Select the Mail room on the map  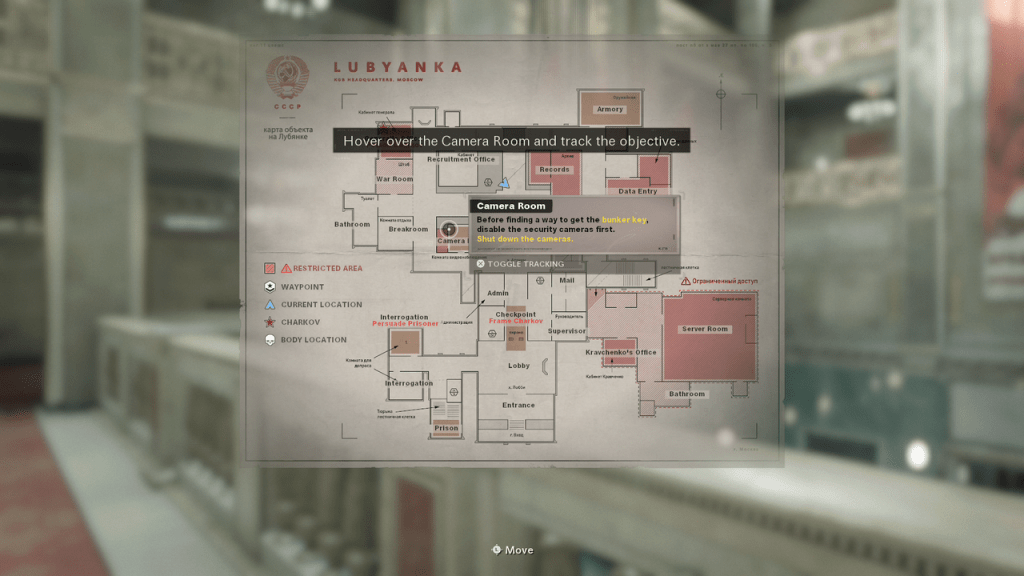pos(567,281)
